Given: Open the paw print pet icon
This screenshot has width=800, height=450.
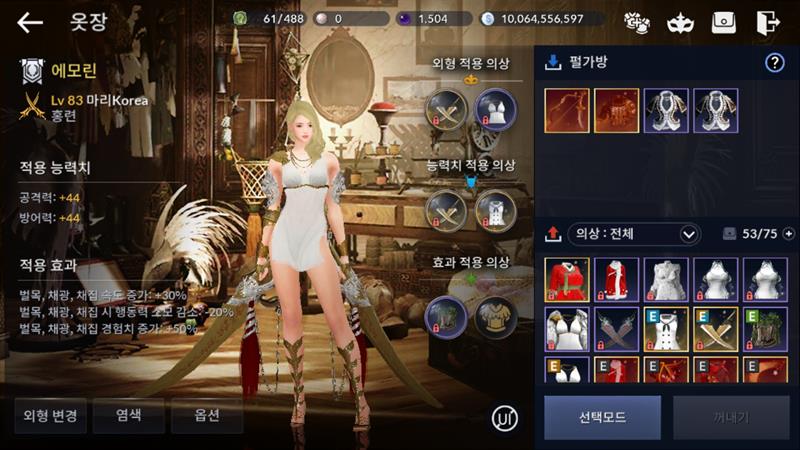Looking at the screenshot, I should coord(637,22).
